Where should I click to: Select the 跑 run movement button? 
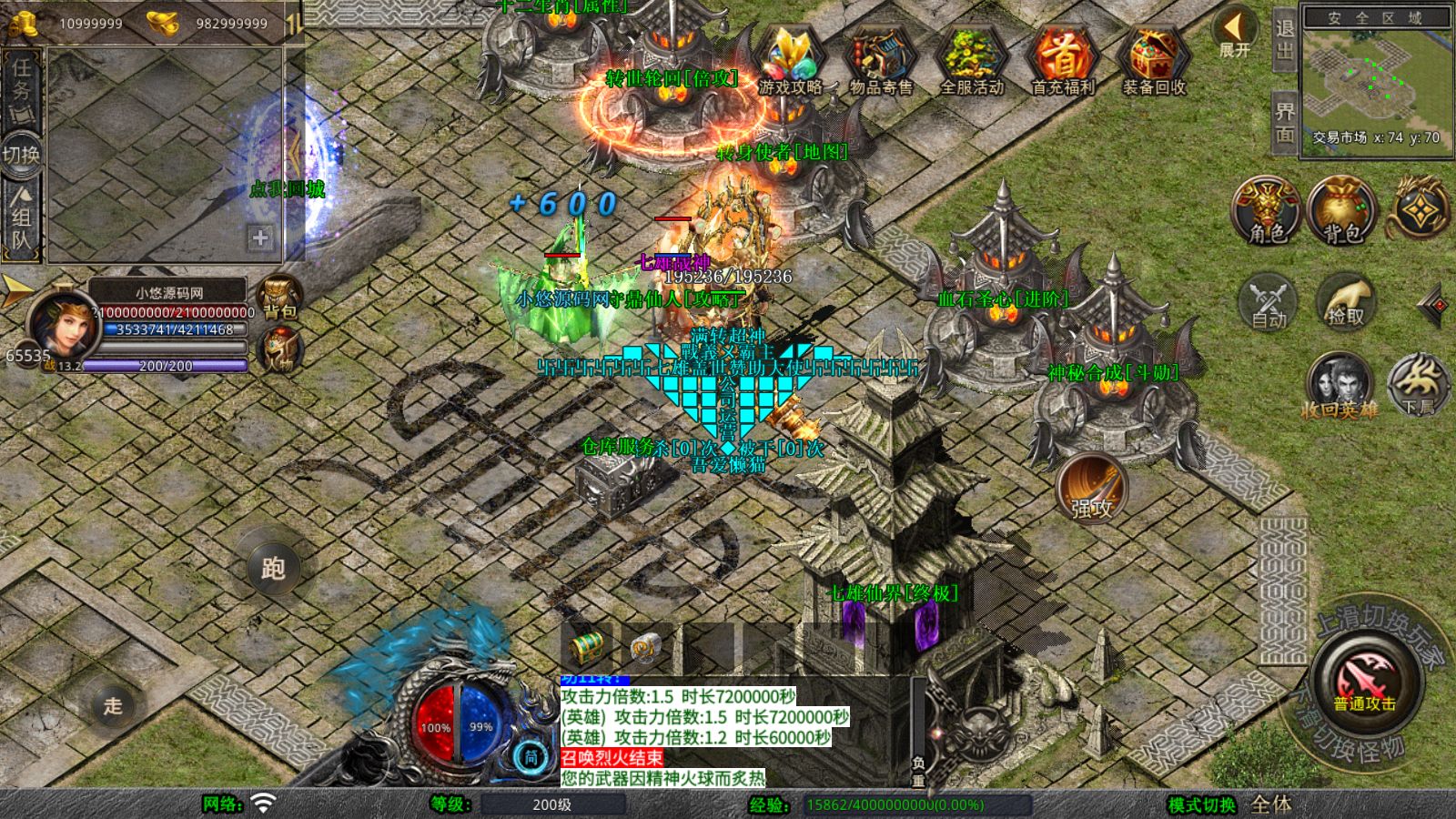pyautogui.click(x=273, y=568)
